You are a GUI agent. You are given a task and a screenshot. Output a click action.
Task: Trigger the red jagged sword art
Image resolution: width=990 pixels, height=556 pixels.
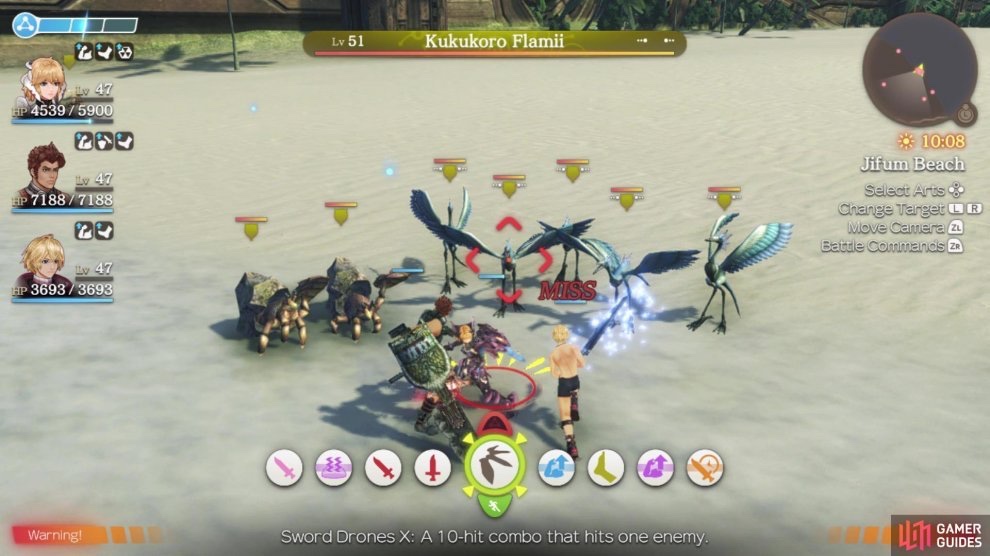tap(383, 467)
